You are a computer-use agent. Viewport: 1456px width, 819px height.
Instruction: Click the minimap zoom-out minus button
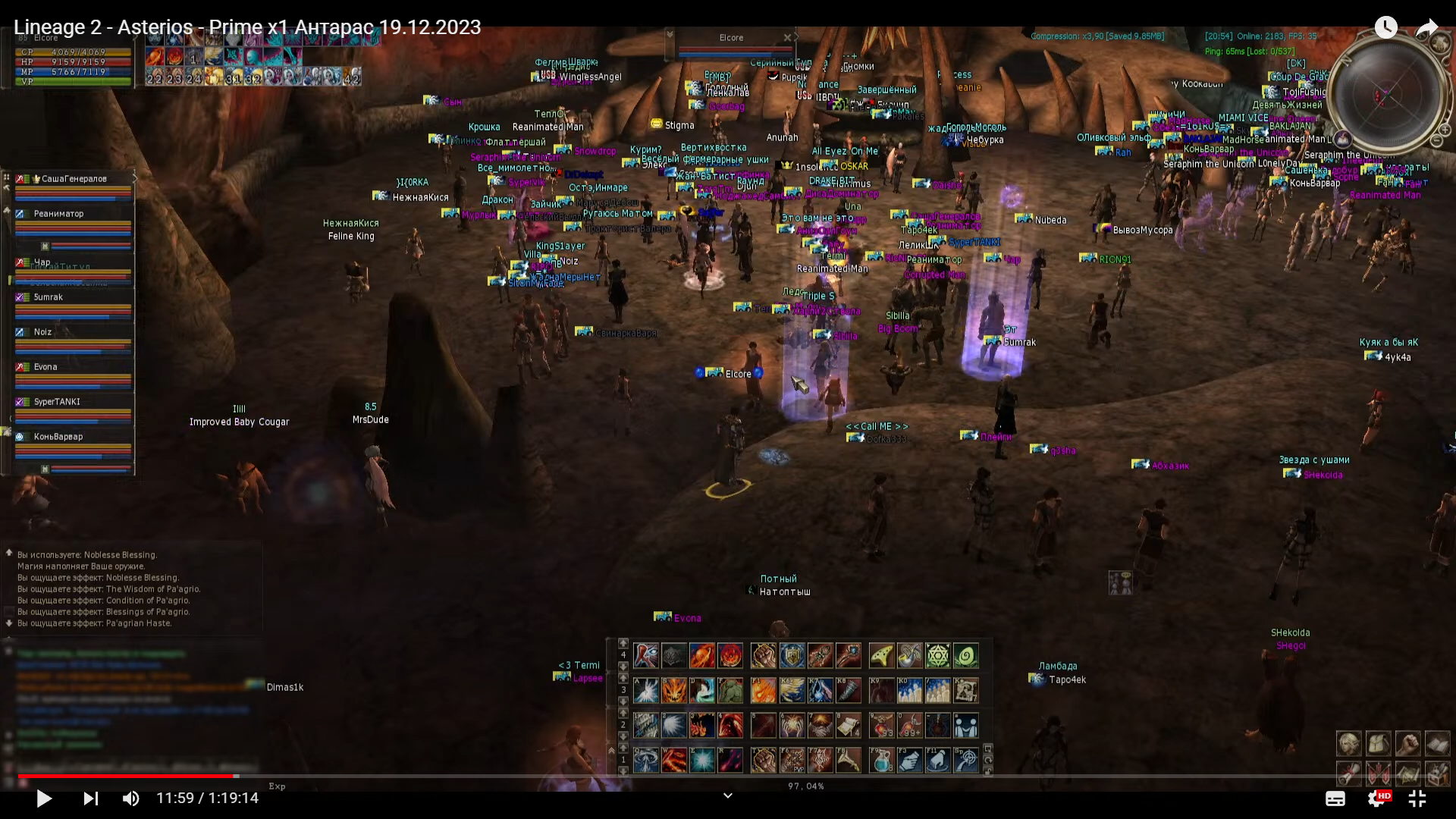point(1437,141)
